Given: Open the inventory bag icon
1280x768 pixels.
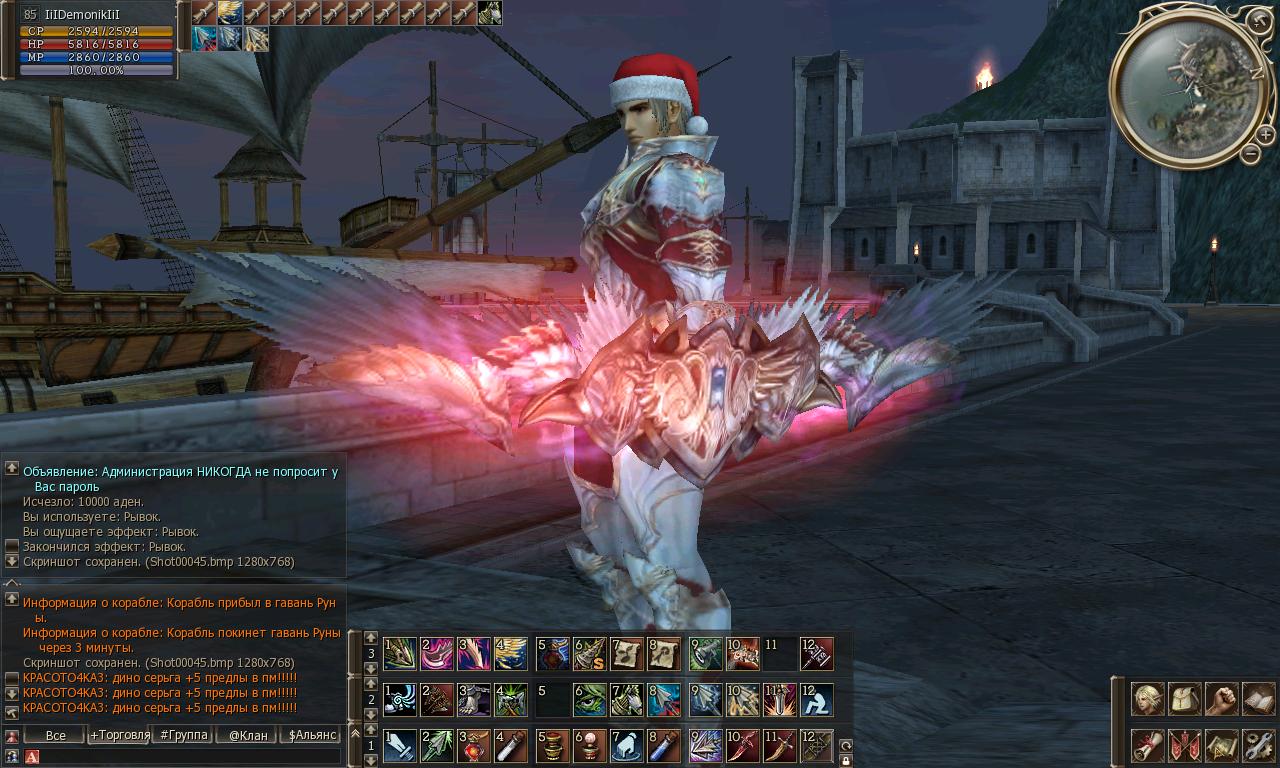Looking at the screenshot, I should coord(1184,699).
